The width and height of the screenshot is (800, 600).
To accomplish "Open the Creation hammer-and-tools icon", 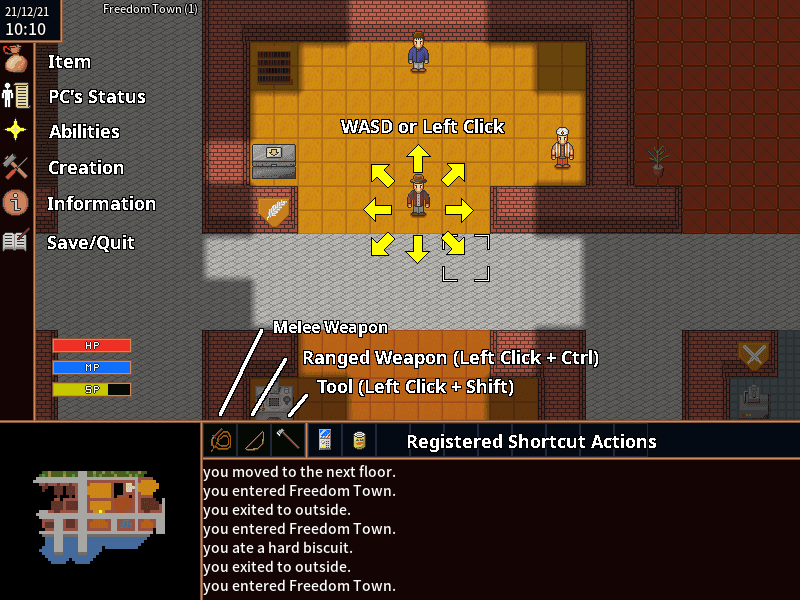I will coord(16,167).
